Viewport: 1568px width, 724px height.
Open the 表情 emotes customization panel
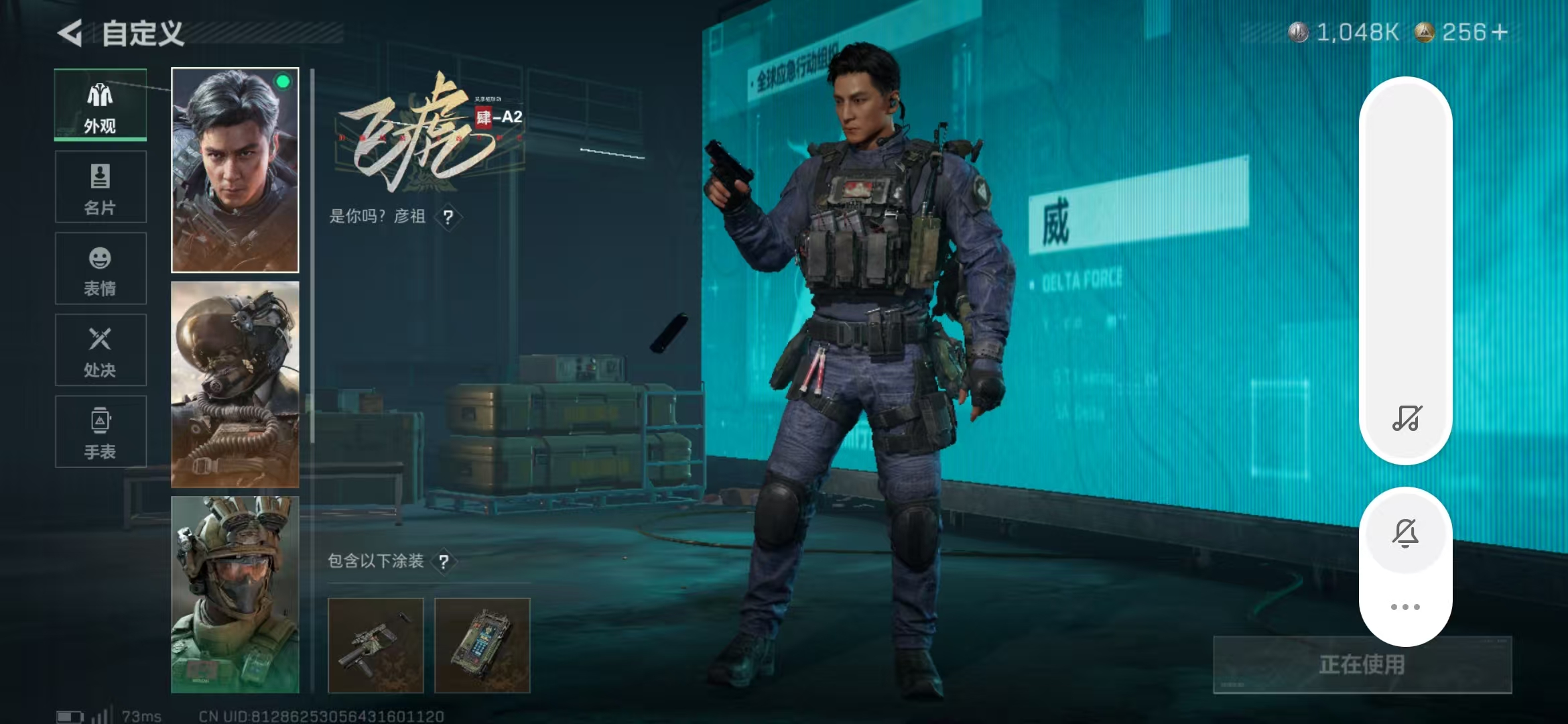[x=100, y=268]
